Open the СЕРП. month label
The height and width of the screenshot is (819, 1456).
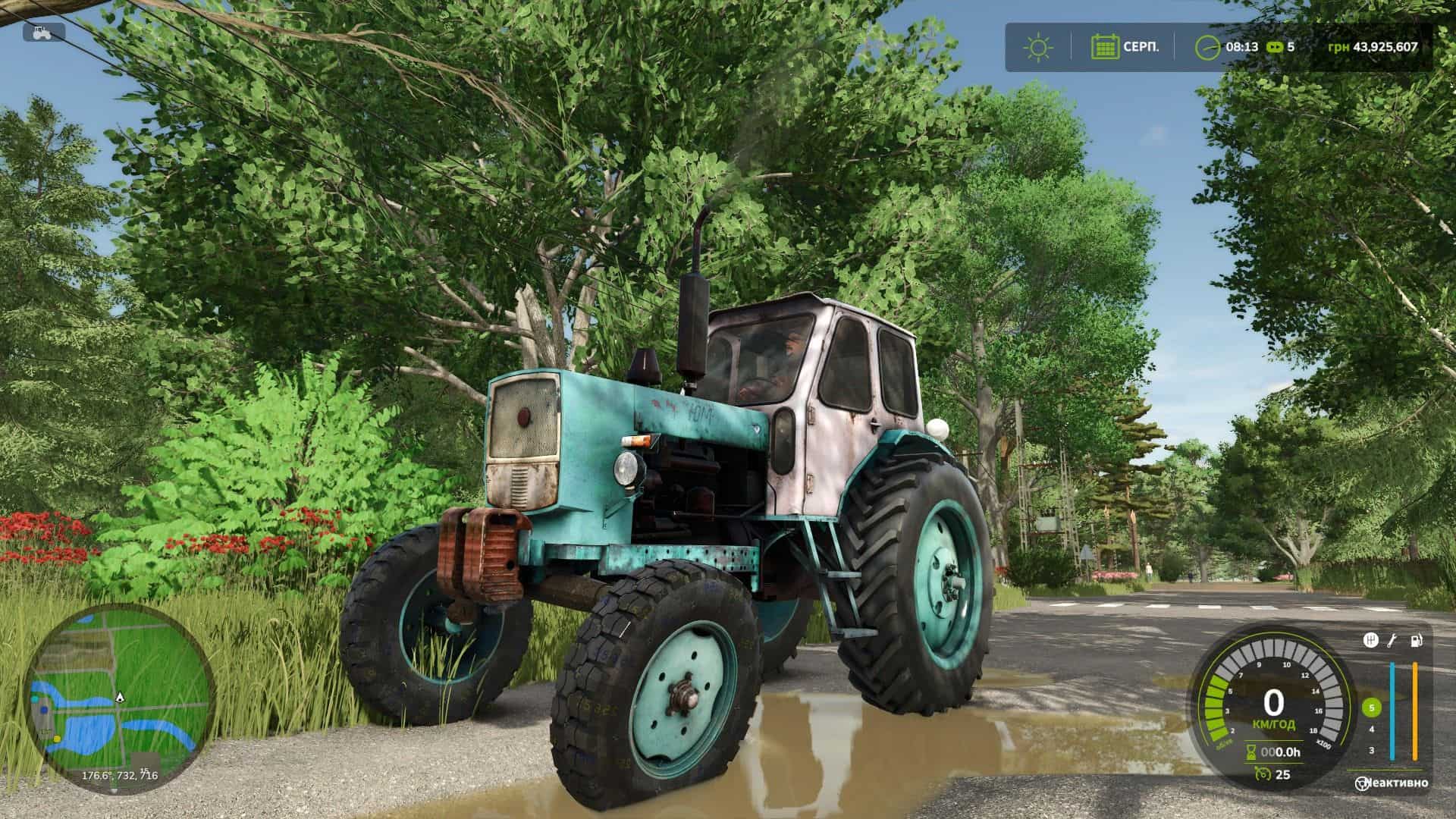(1141, 46)
